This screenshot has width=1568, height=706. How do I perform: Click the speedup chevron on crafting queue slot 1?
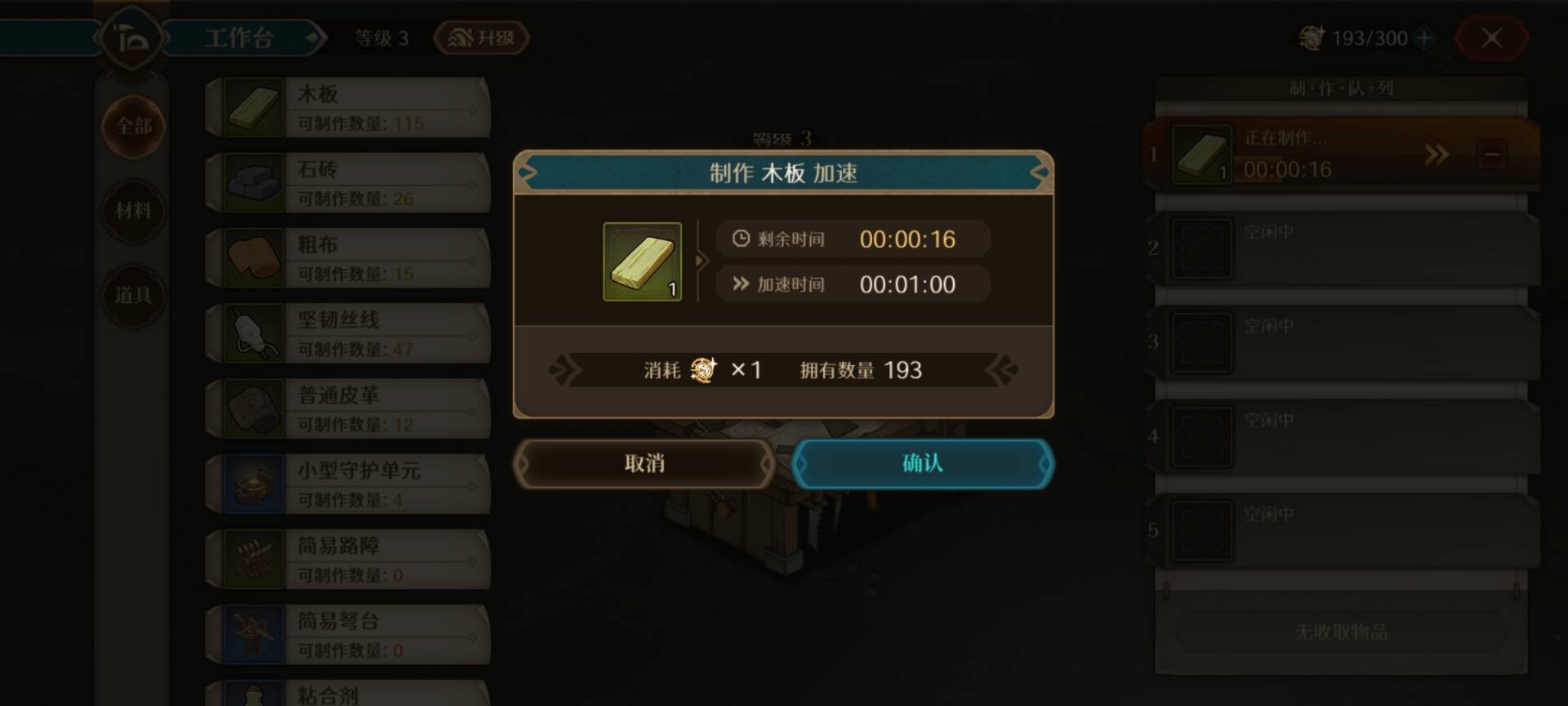pyautogui.click(x=1435, y=154)
